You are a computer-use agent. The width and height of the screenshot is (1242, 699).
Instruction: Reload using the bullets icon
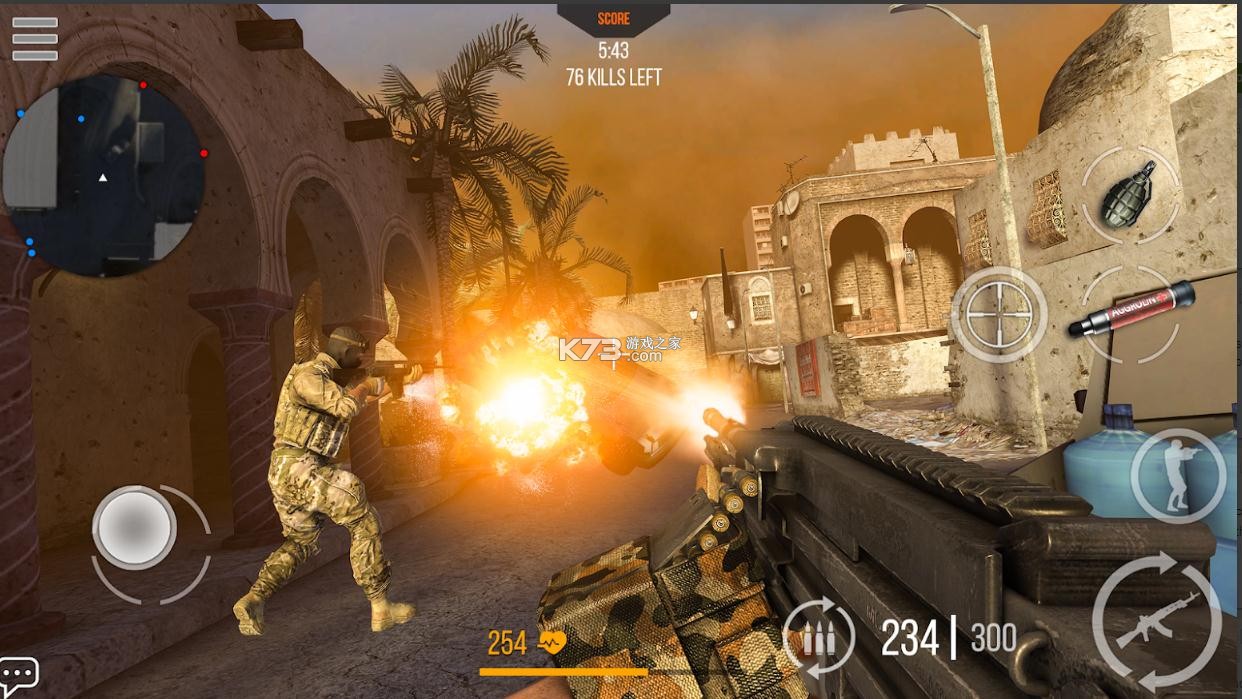(x=817, y=637)
